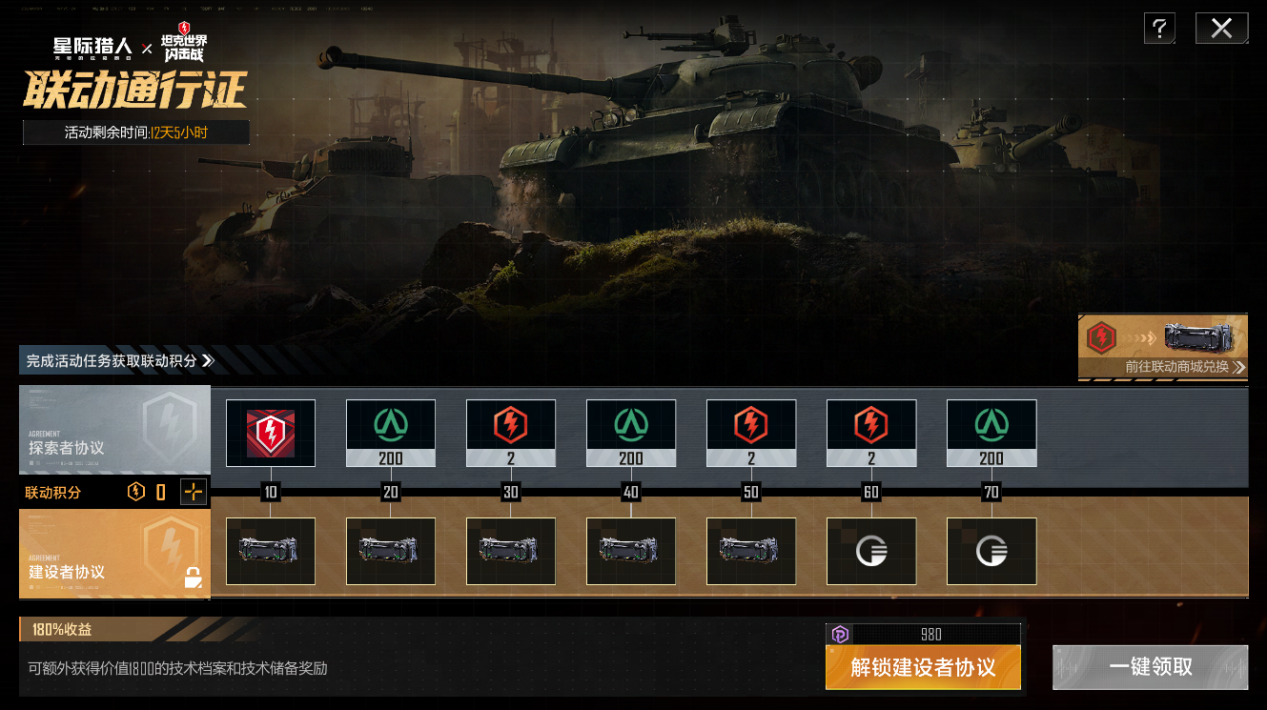Unlock the Builder Agreement (解锁建设者协议)
Viewport: 1267px width, 710px height.
click(x=922, y=667)
